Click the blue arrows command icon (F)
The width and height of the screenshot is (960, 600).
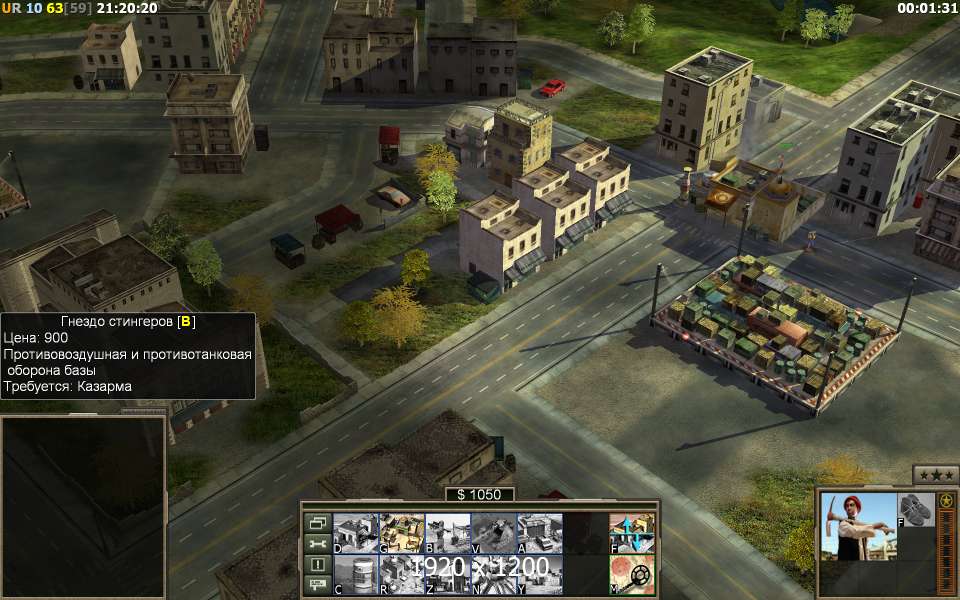pos(632,533)
